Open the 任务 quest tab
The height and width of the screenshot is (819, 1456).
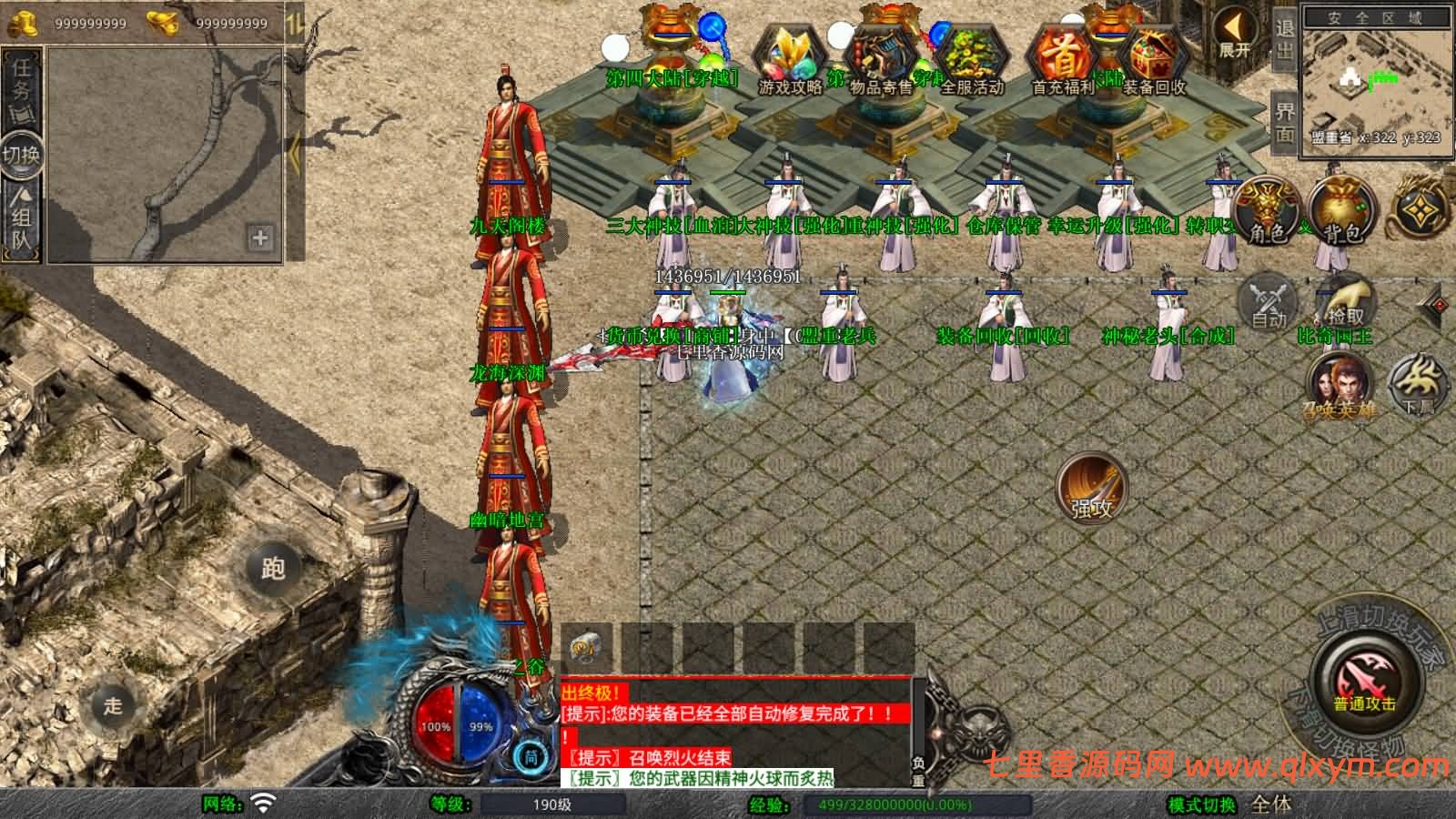(21, 84)
